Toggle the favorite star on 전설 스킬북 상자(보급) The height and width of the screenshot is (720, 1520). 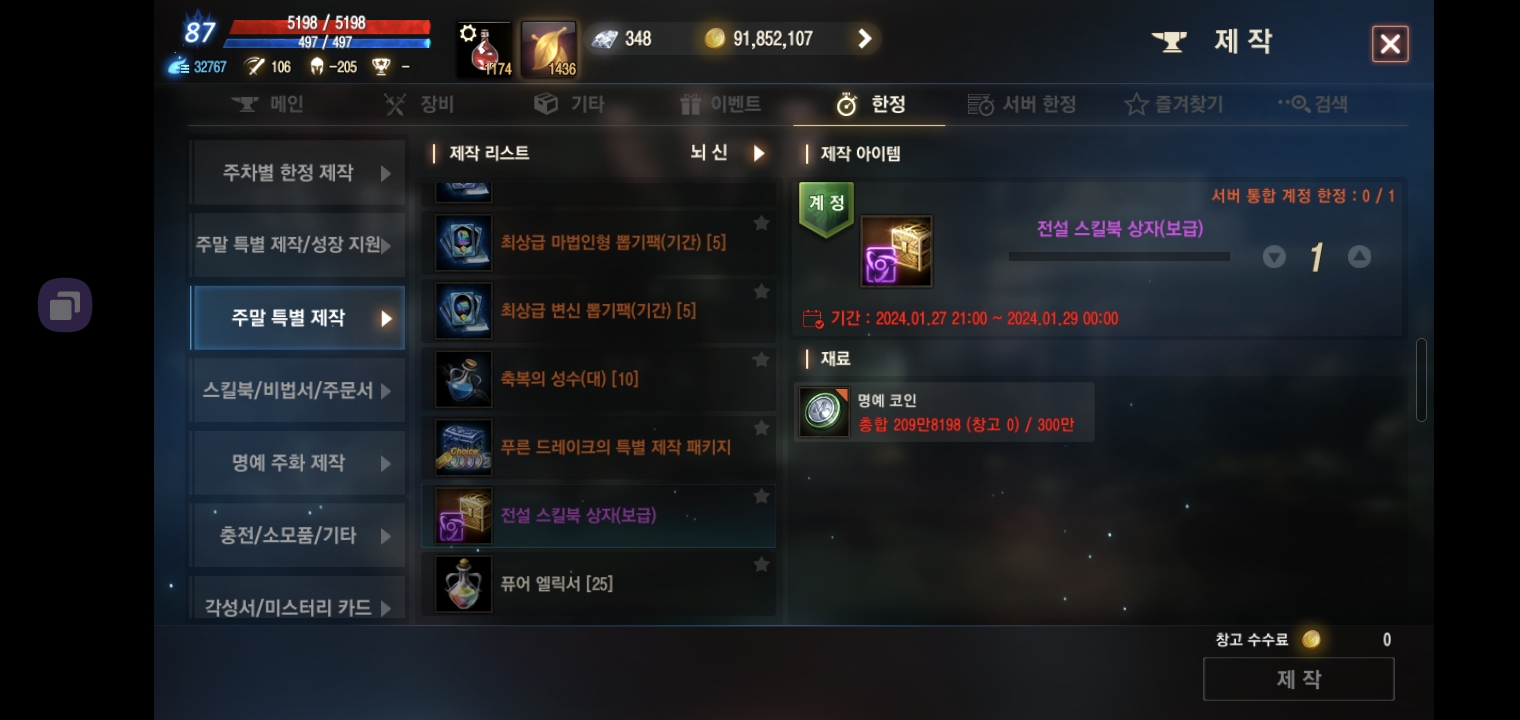[x=761, y=495]
